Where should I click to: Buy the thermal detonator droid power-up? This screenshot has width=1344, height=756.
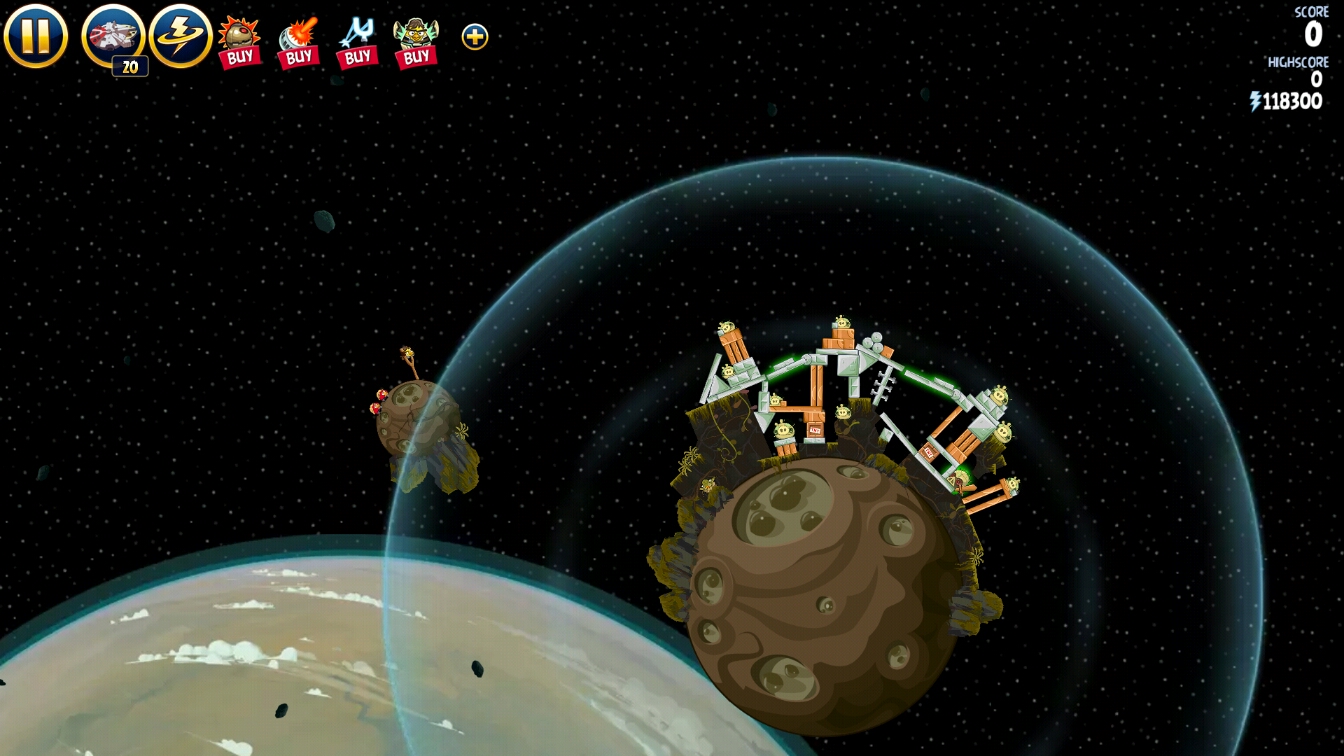239,42
